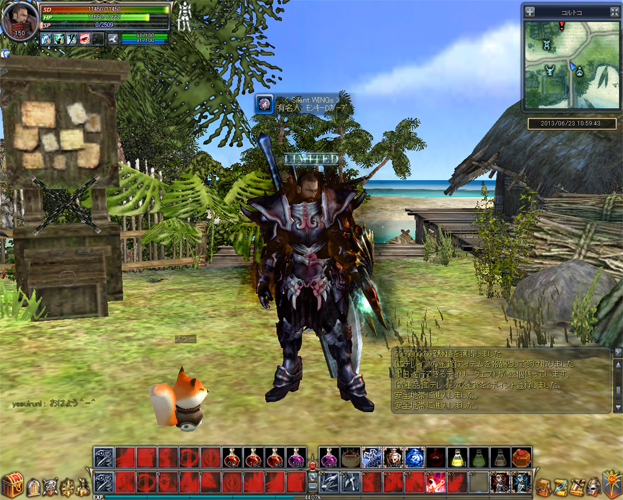Click the player portrait in the corner
The width and height of the screenshot is (623, 500).
21,20
